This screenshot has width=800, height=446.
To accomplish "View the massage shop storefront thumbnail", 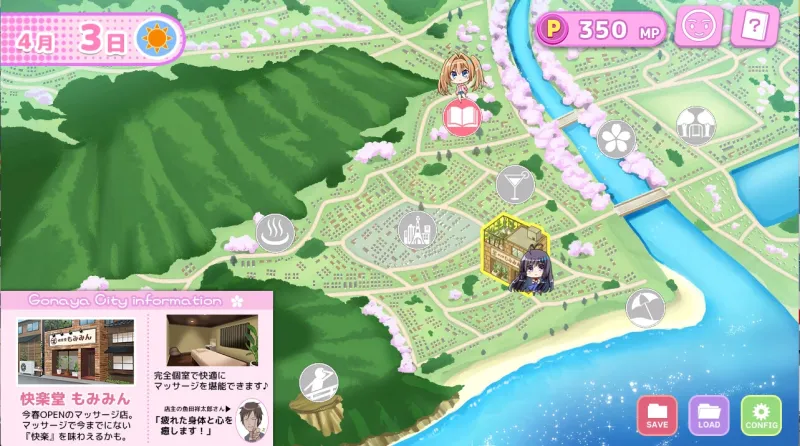I will pyautogui.click(x=76, y=350).
